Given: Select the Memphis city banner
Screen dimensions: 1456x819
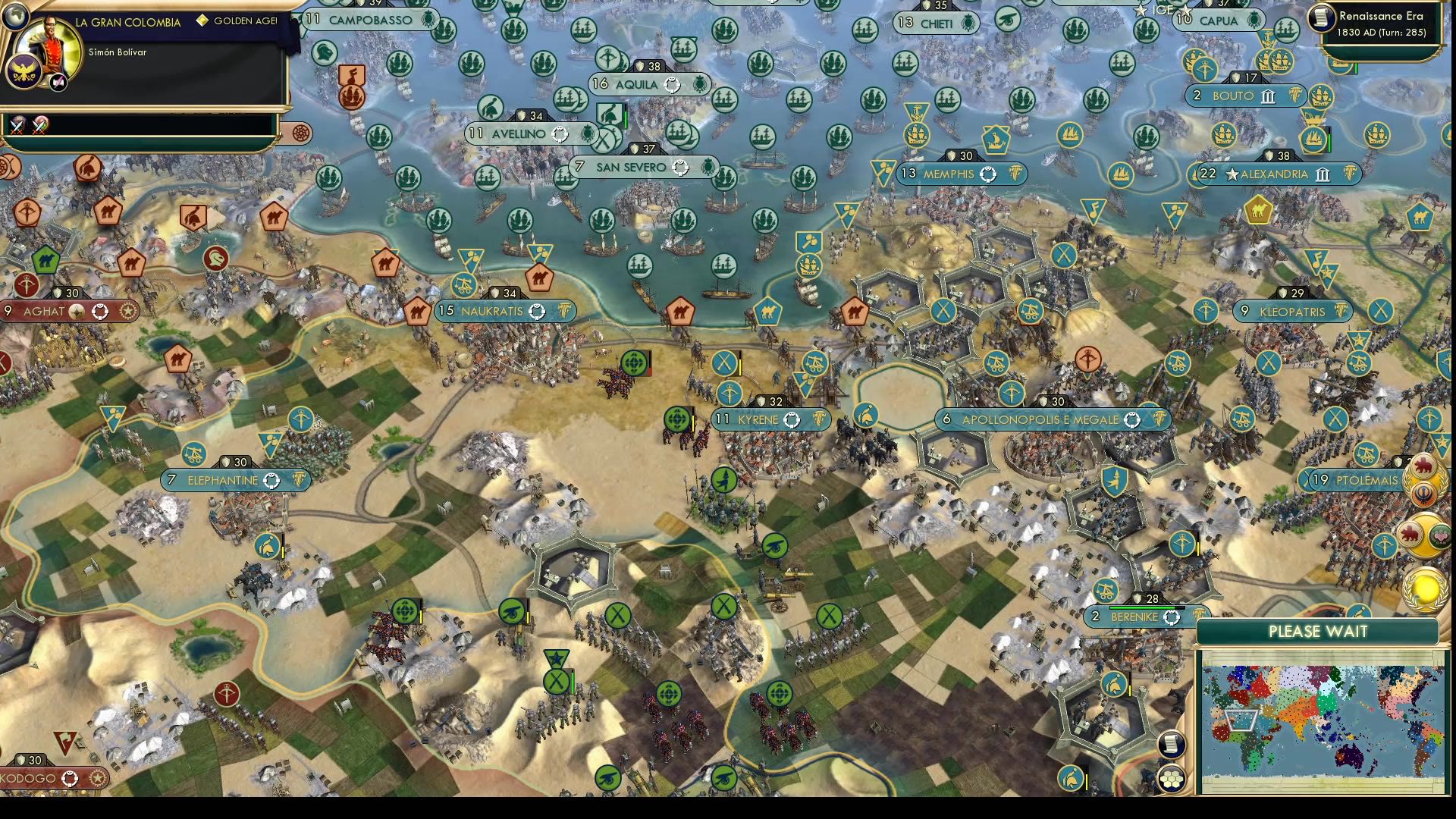Looking at the screenshot, I should point(962,174).
